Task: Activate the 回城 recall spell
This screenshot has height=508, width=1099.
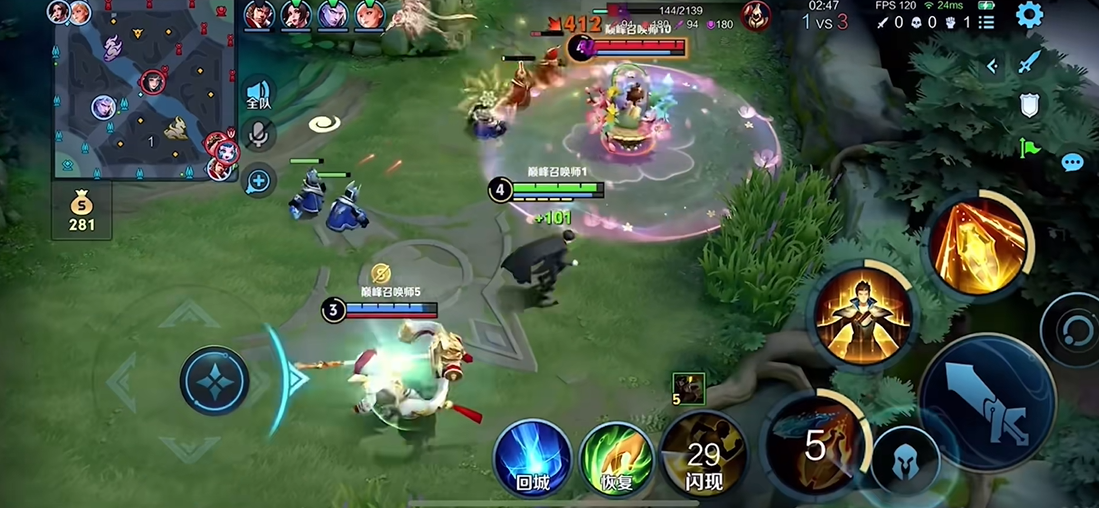Action: pyautogui.click(x=533, y=459)
